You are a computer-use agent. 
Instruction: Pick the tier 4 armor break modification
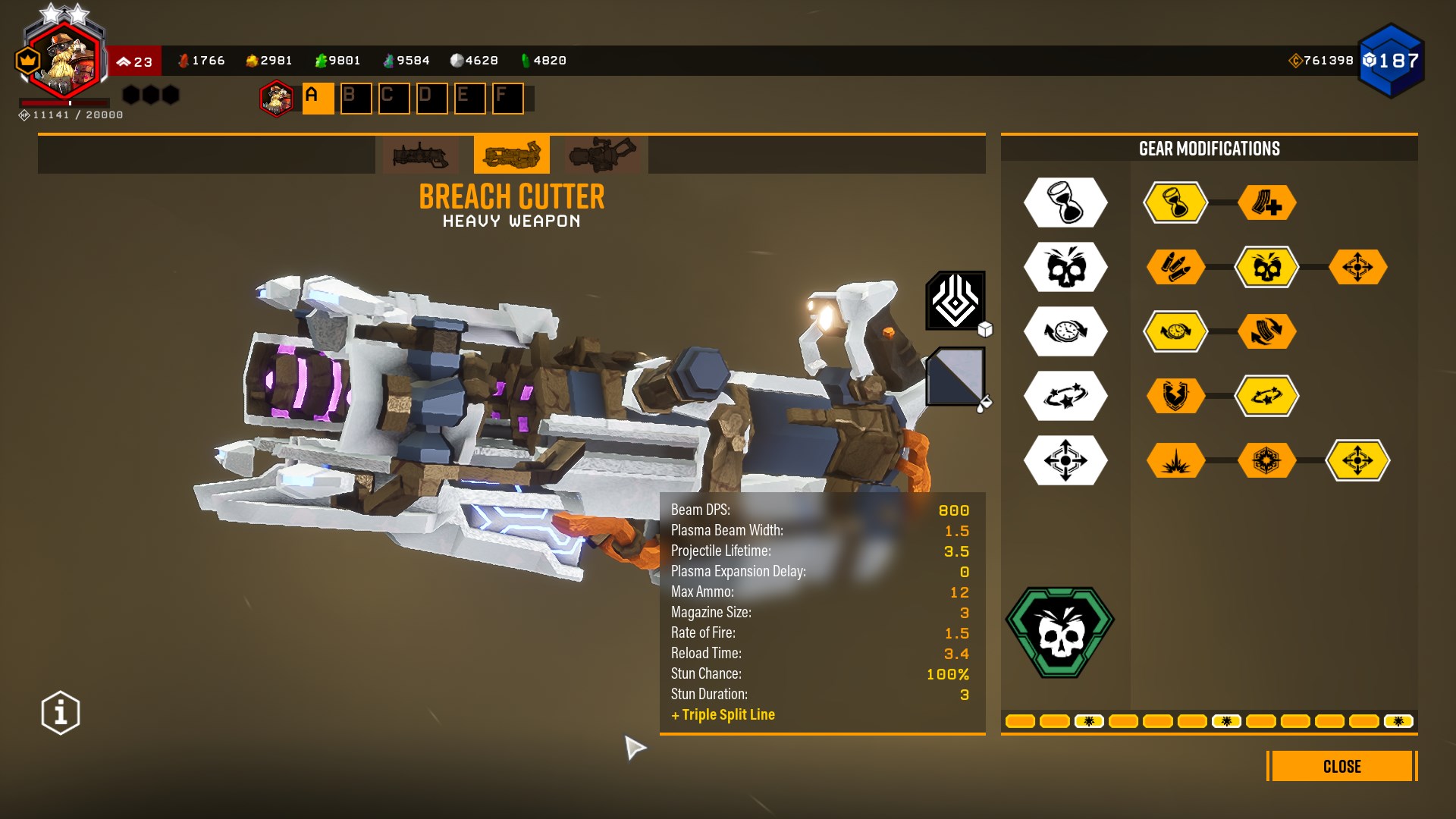click(x=1175, y=396)
